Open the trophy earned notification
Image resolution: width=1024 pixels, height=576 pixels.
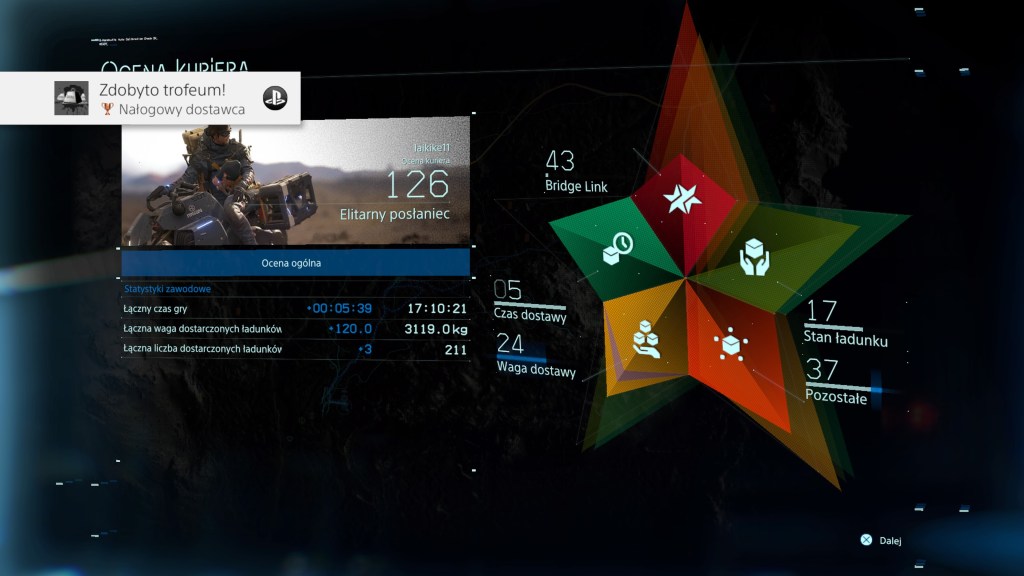150,98
